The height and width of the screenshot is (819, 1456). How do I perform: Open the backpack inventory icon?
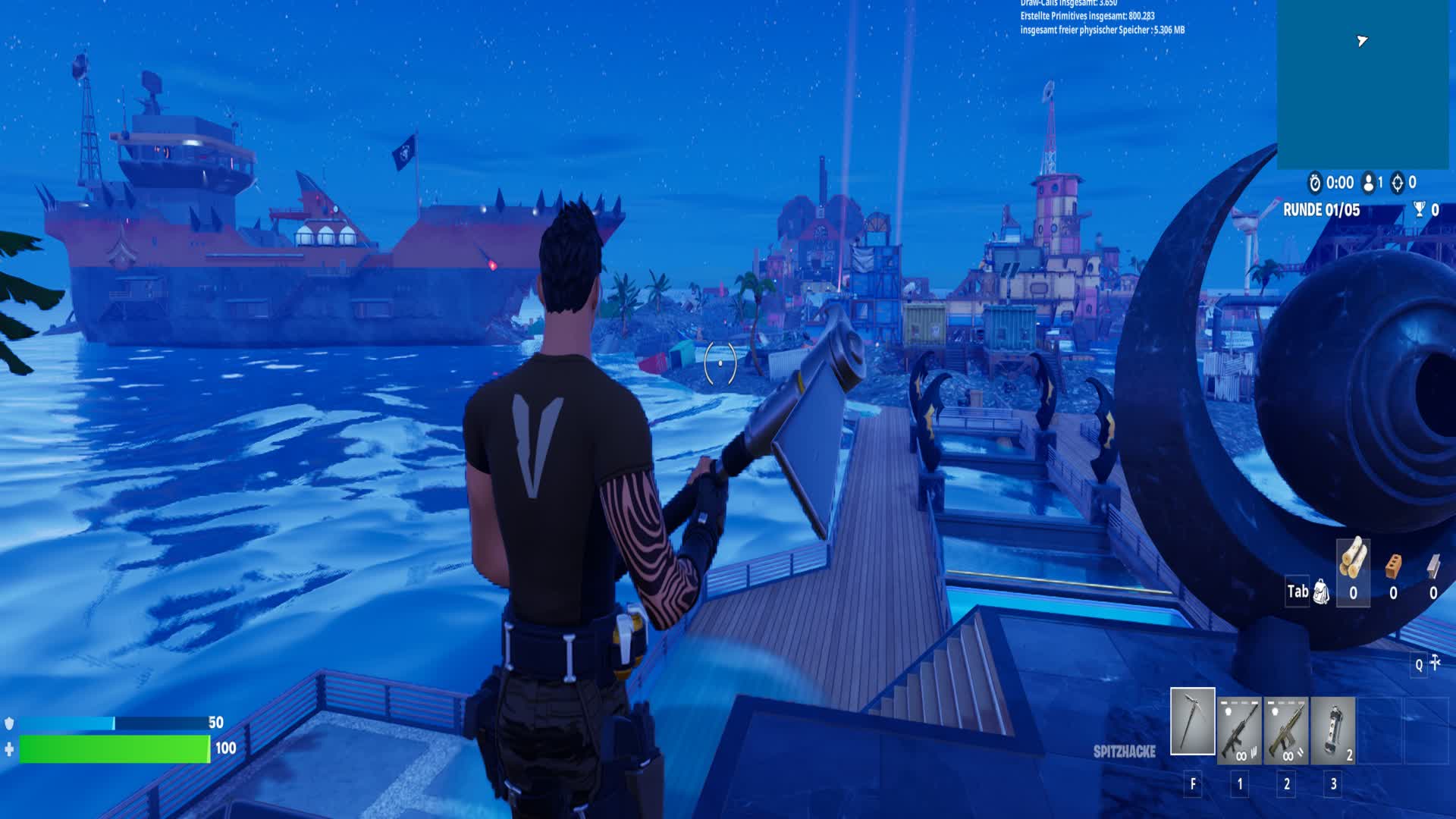[x=1321, y=592]
